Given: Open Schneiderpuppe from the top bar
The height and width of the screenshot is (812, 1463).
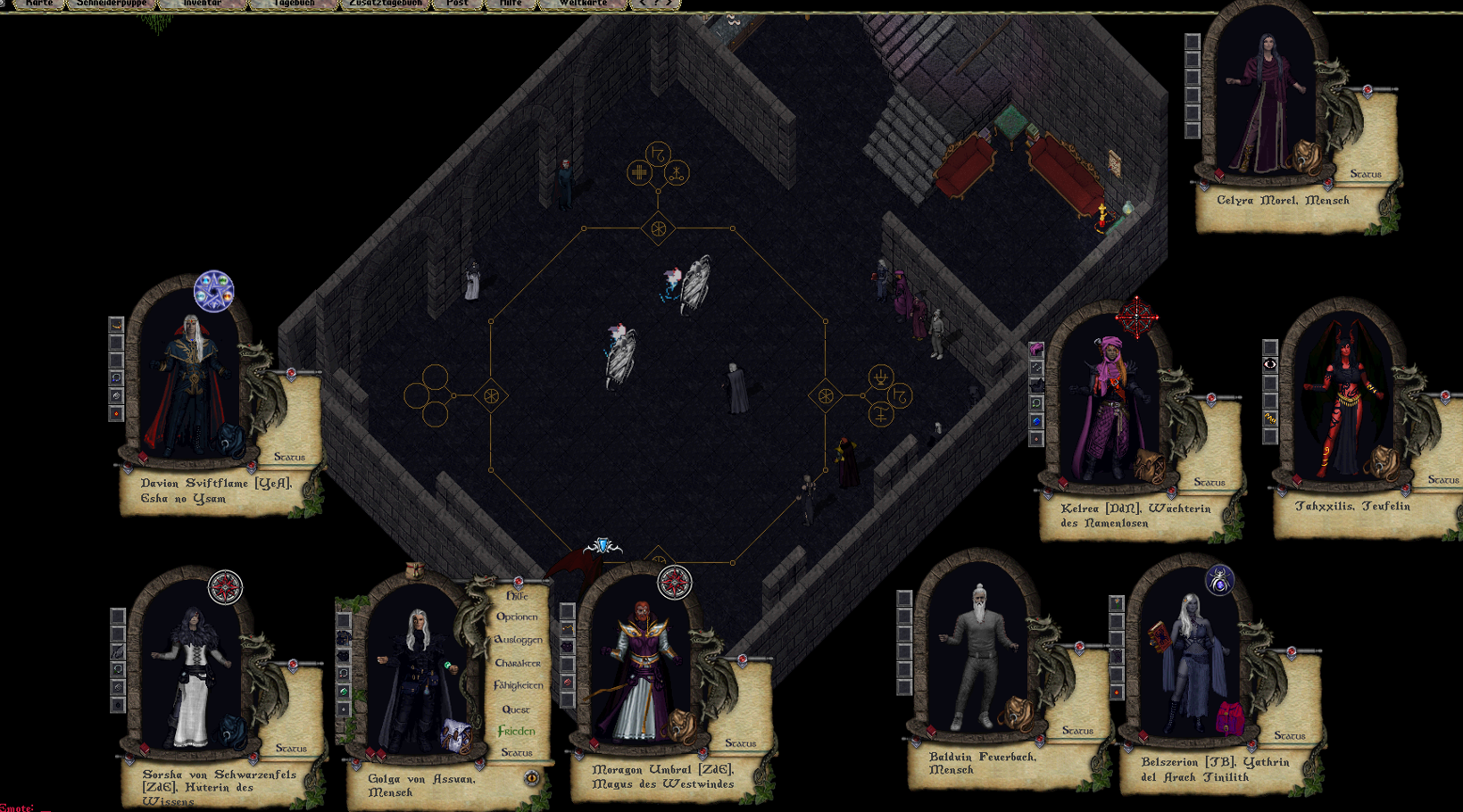Looking at the screenshot, I should [x=112, y=4].
